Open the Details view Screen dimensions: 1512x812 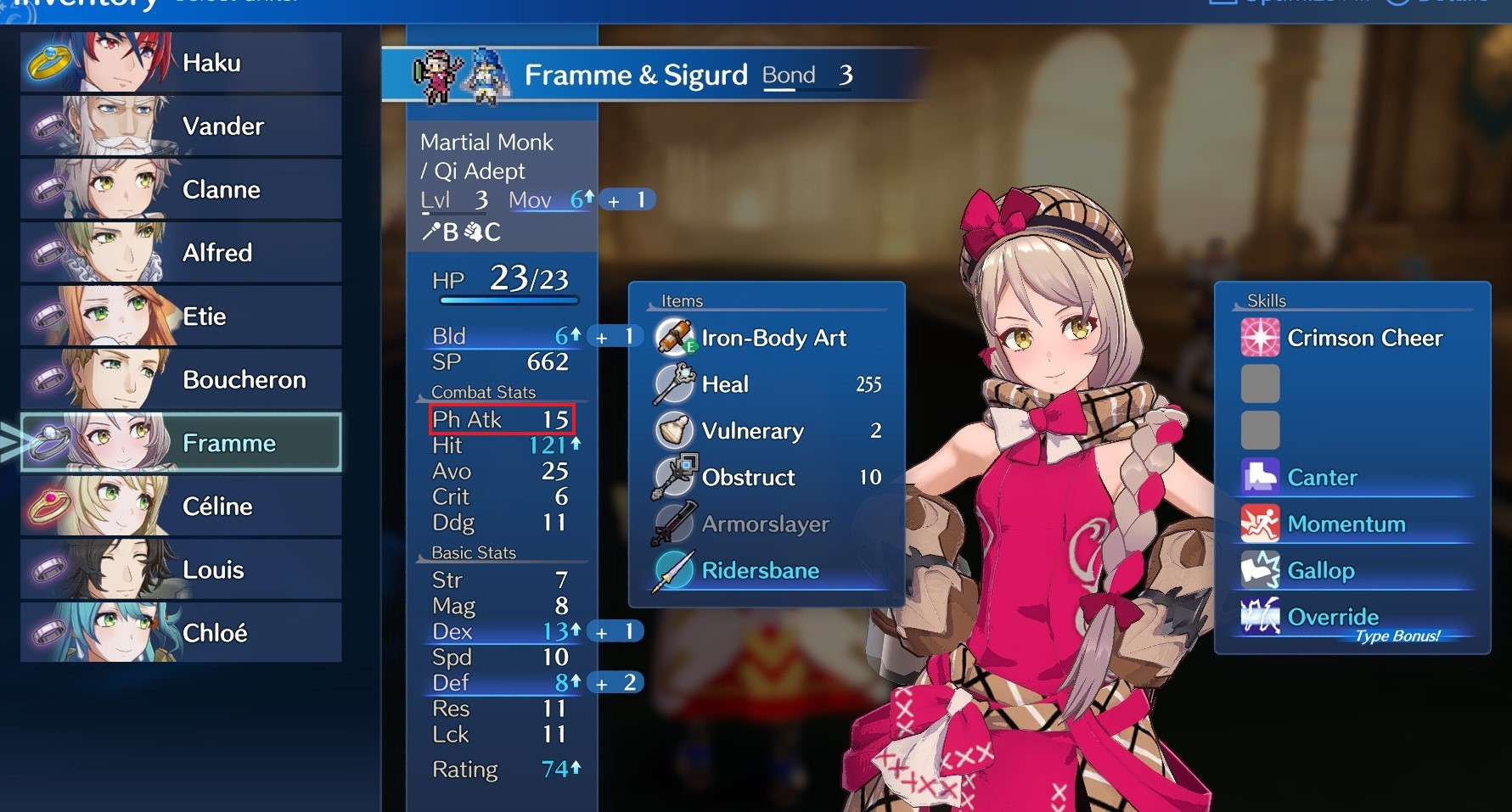pos(1452,4)
